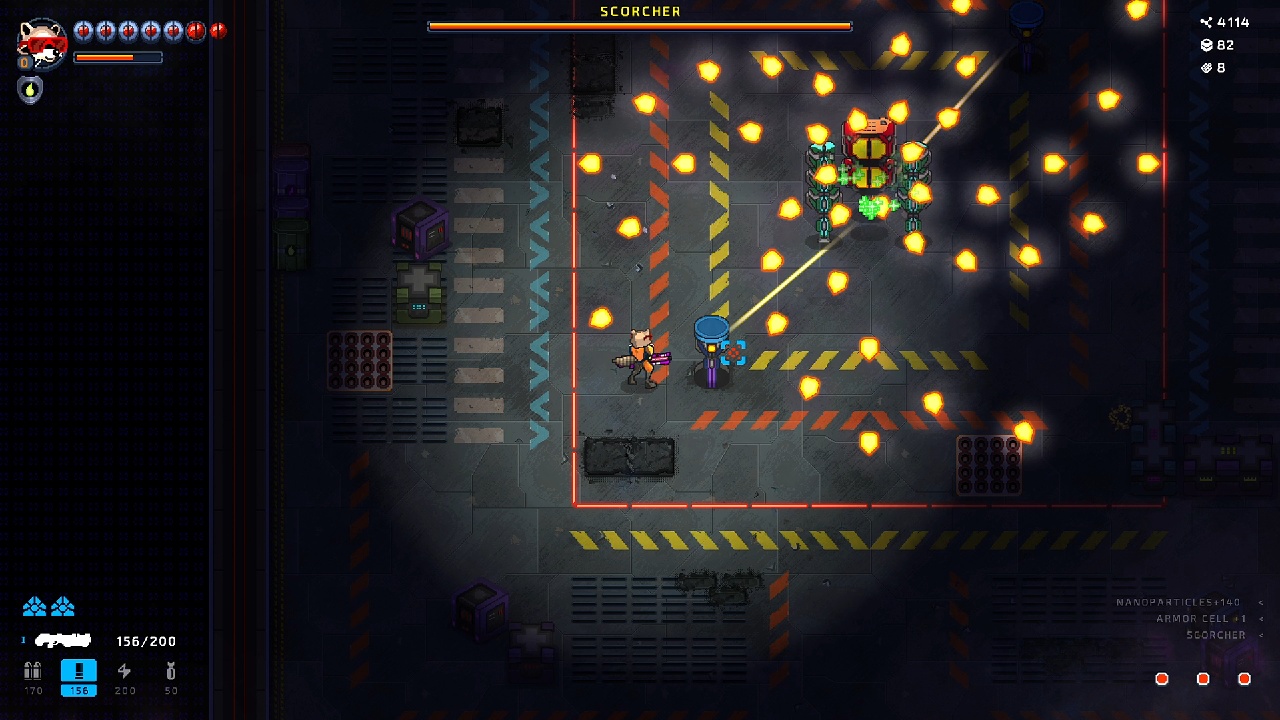Click the second blue drone module icon
Screen dimensions: 1280x720
[x=63, y=606]
